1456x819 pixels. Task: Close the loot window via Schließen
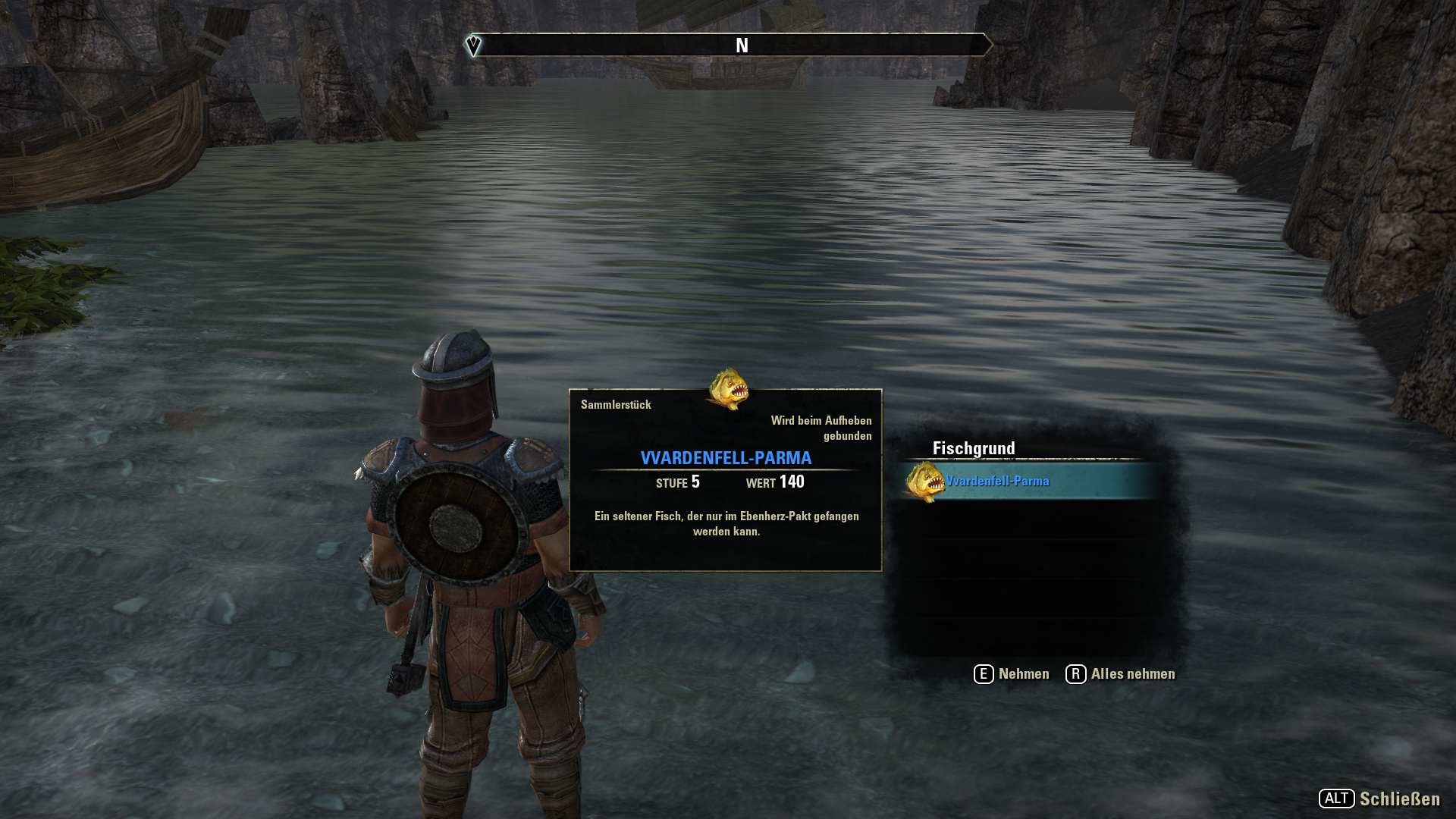tap(1379, 799)
